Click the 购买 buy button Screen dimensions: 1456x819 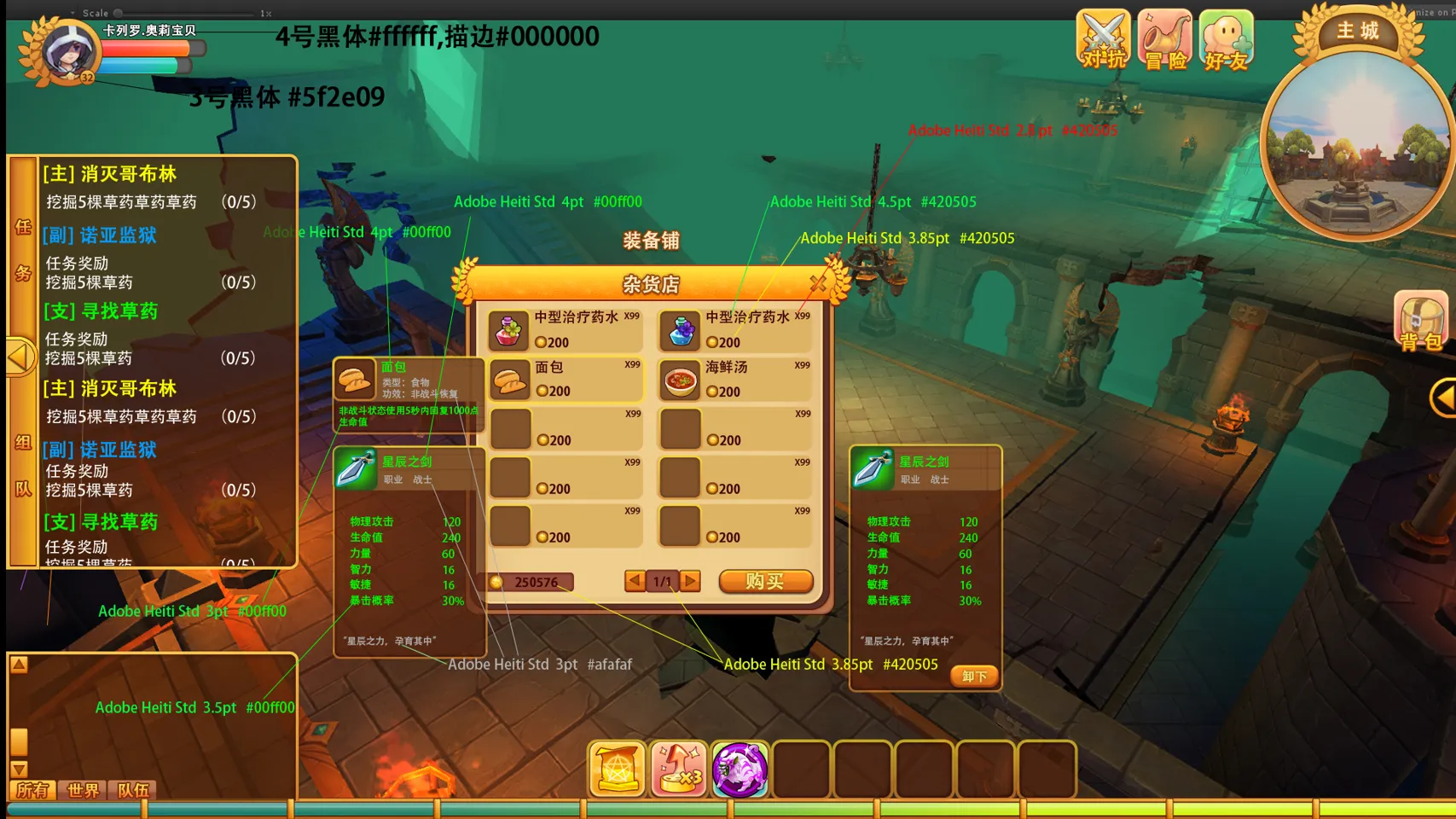[x=765, y=581]
